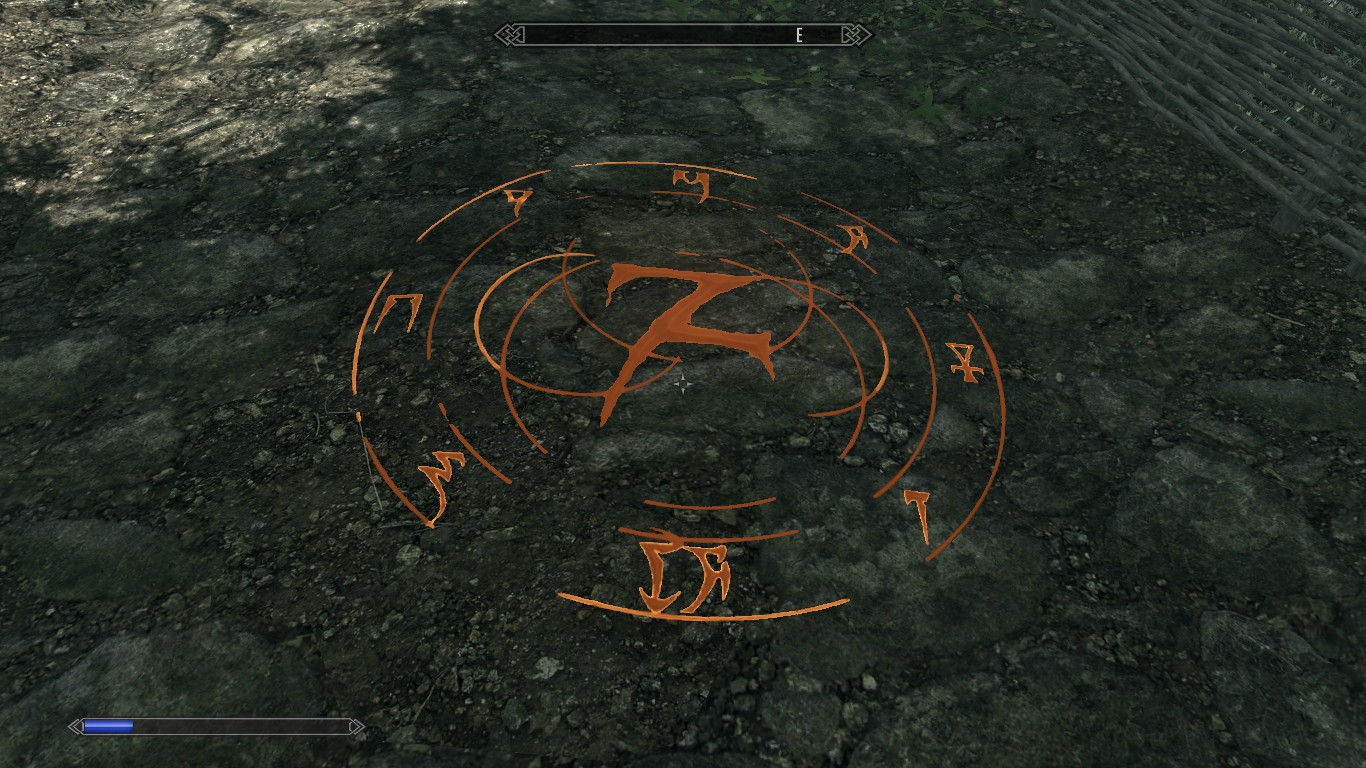Screen dimensions: 1366x768
Task: Click the right arrow of the magicka bar
Action: click(355, 728)
